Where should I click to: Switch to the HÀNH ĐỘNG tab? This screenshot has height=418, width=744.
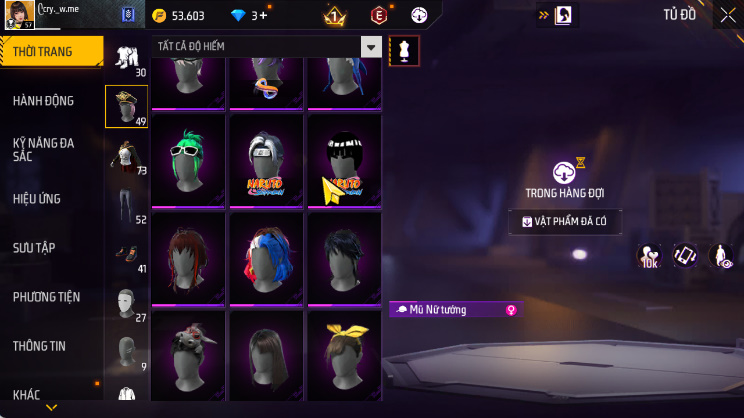[43, 101]
